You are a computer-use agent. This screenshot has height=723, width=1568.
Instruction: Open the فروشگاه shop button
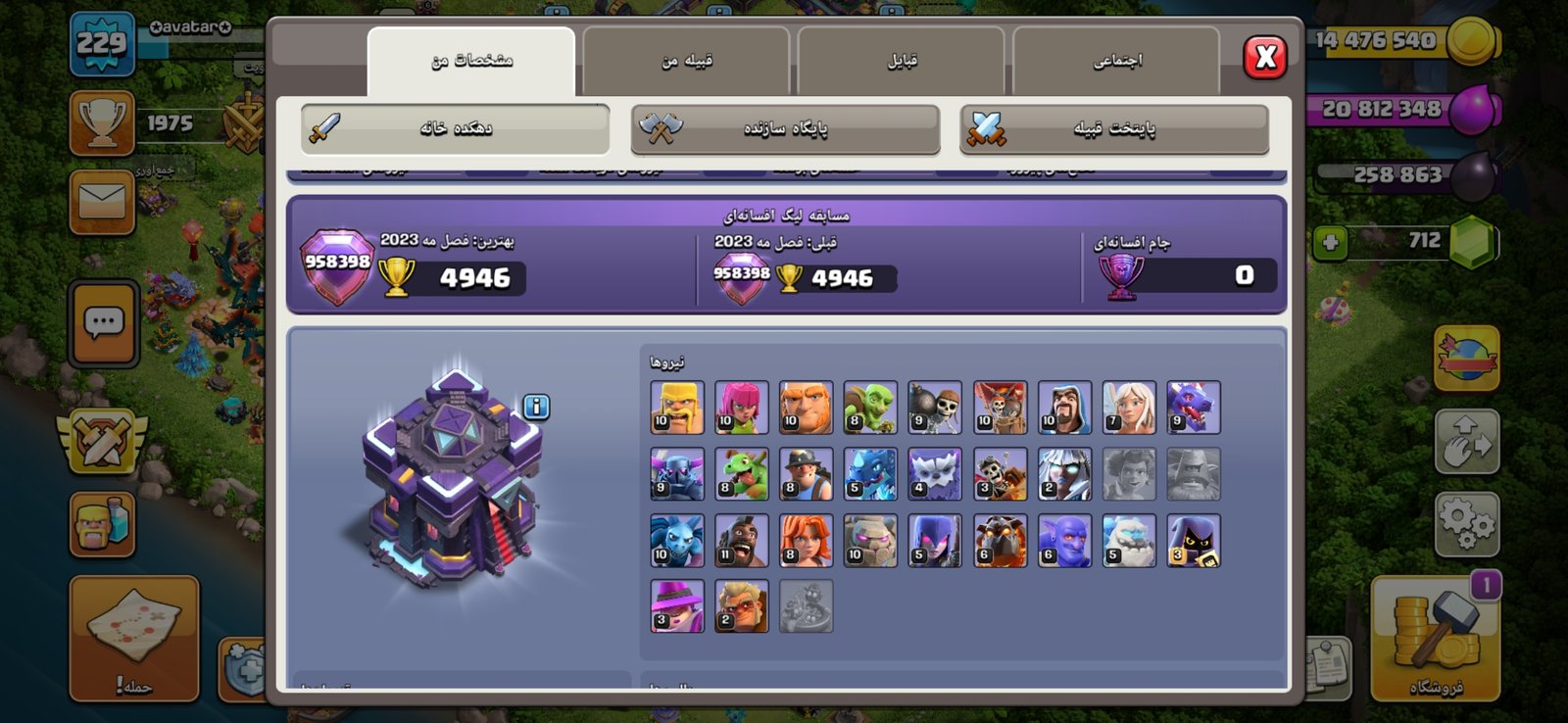coord(1436,639)
